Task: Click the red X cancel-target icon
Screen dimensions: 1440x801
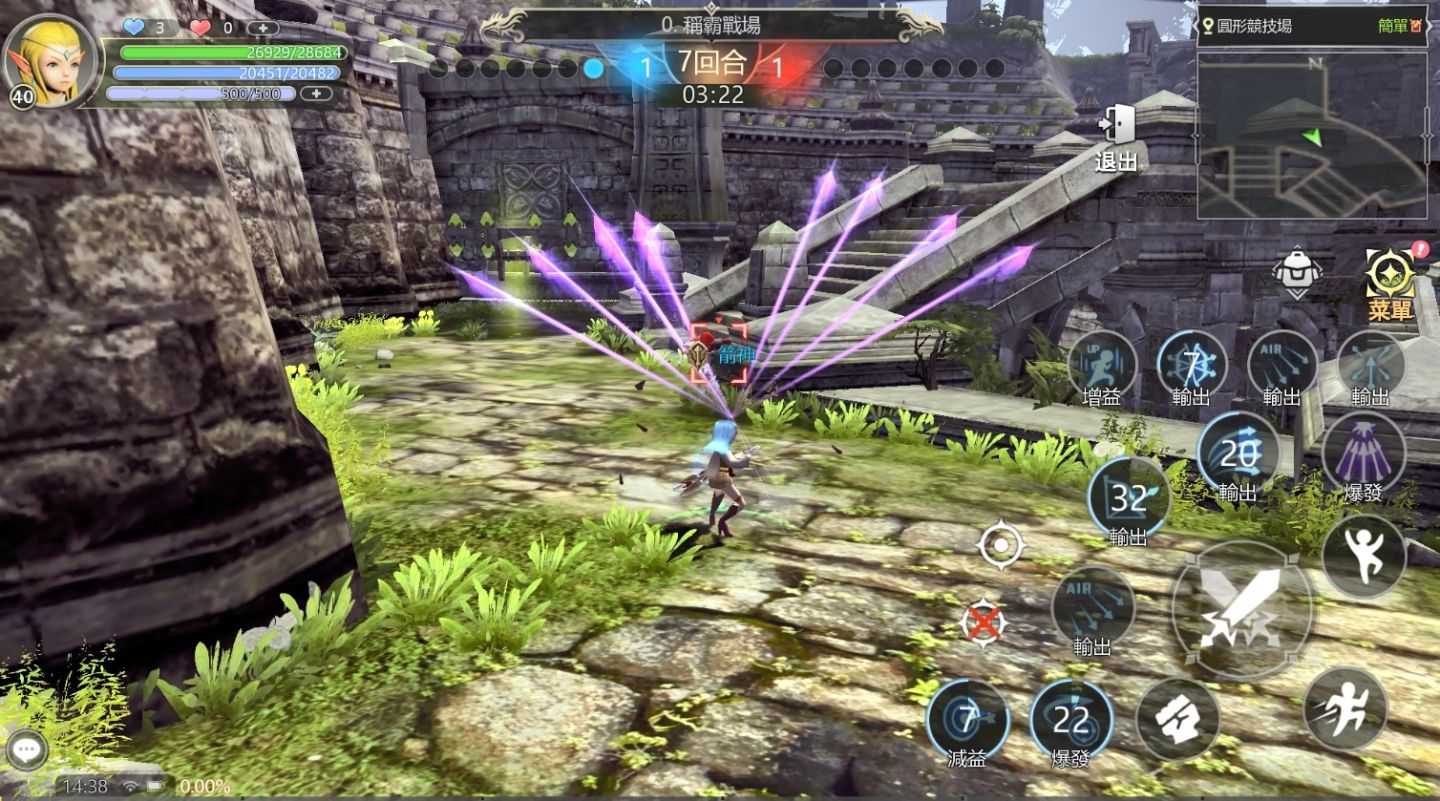Action: click(x=984, y=623)
